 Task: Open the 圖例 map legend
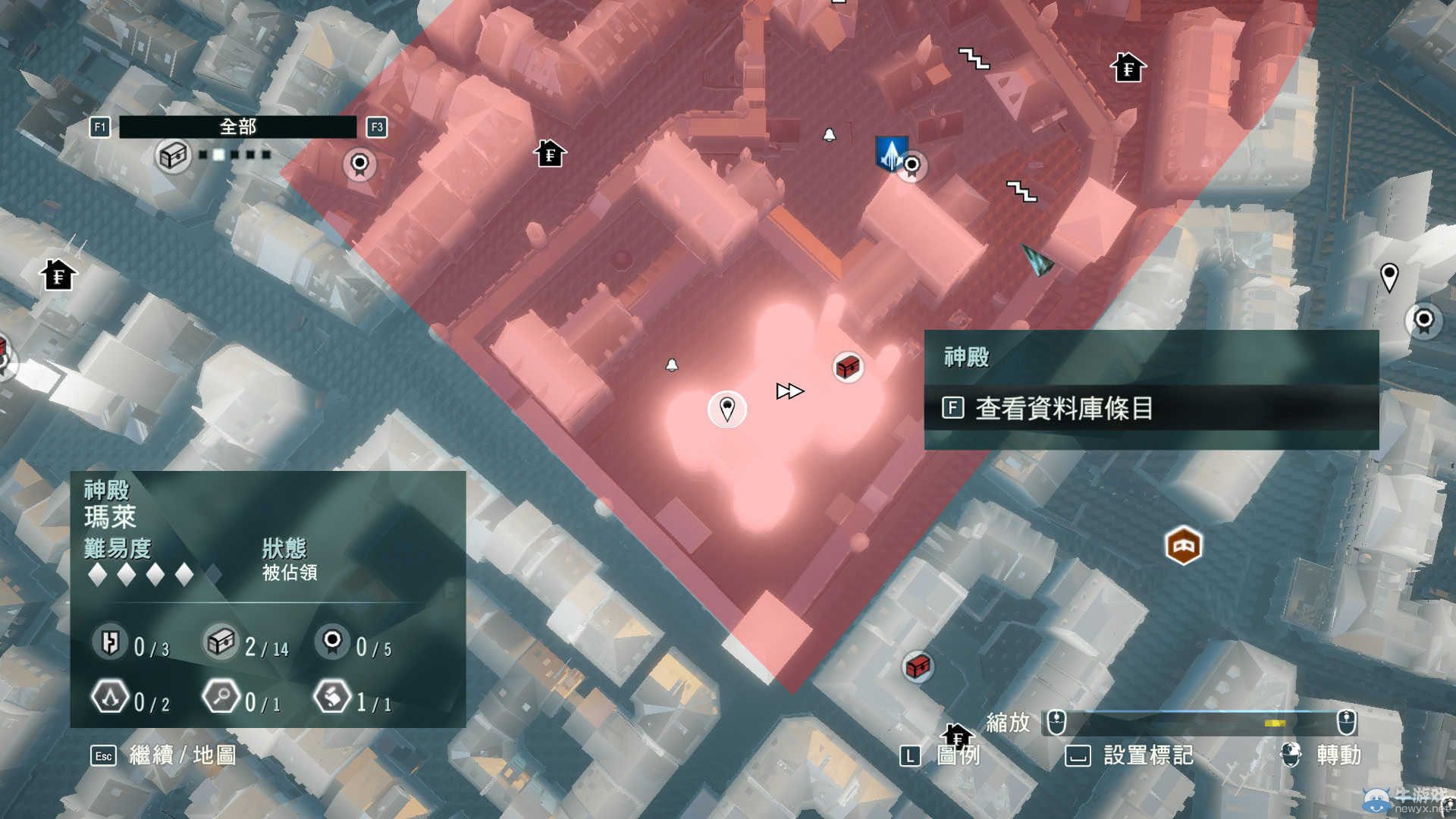[957, 755]
